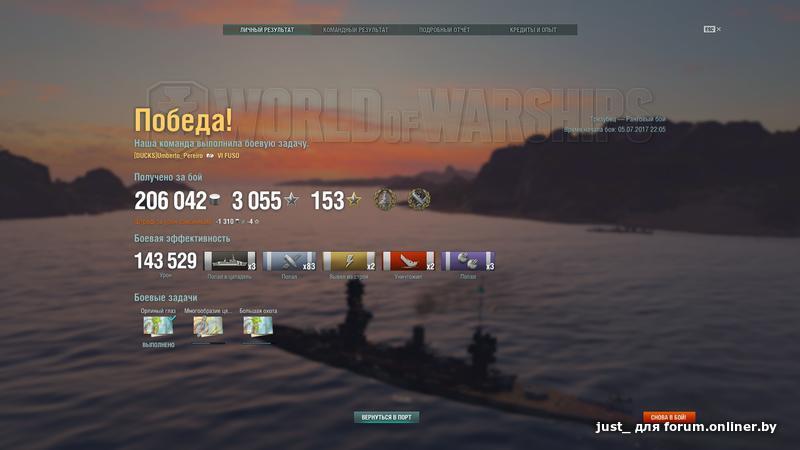Return to port with Вернуться в порт

[386, 416]
